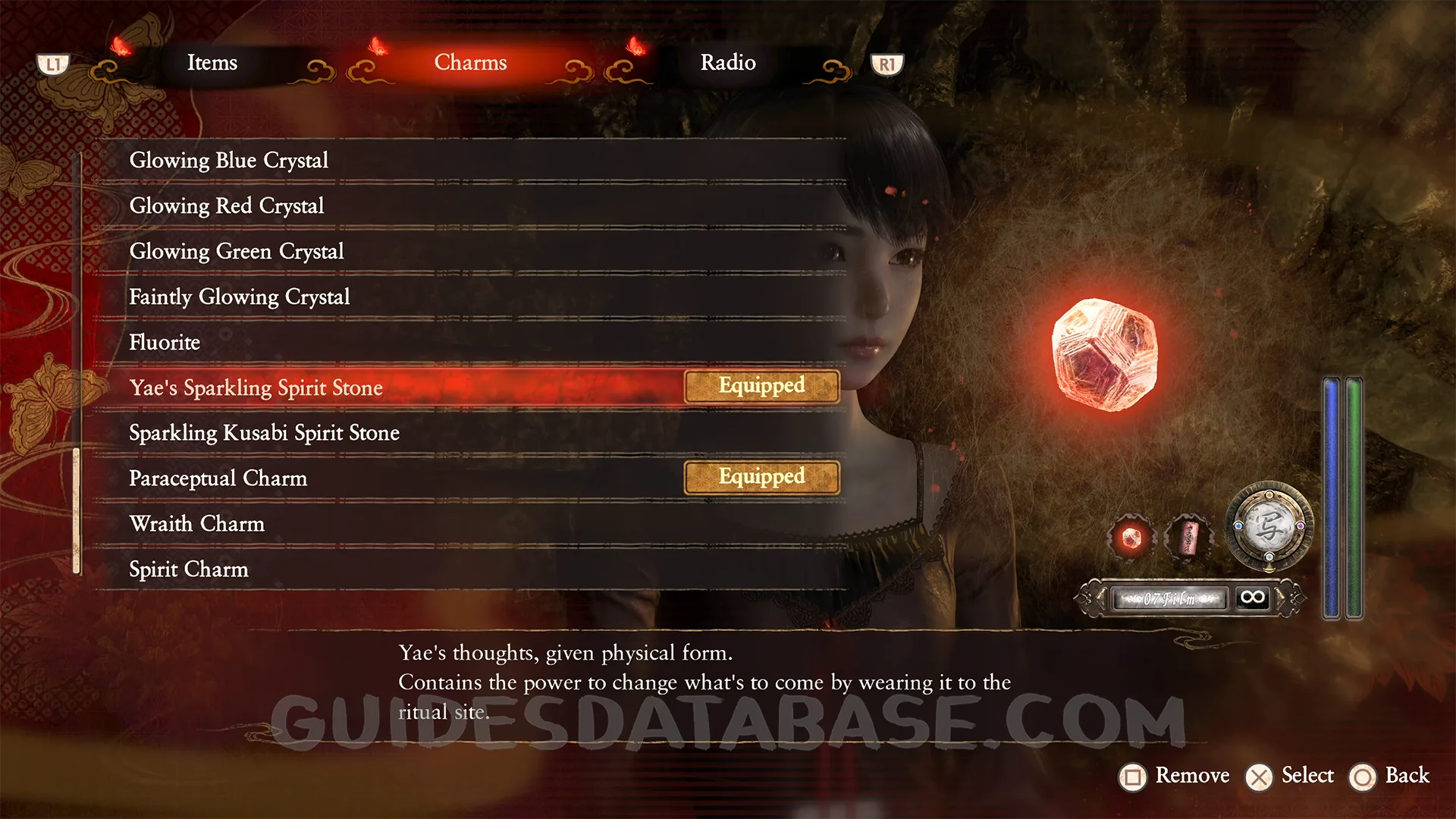Click the equipped red spirit stone slot

[x=1131, y=538]
